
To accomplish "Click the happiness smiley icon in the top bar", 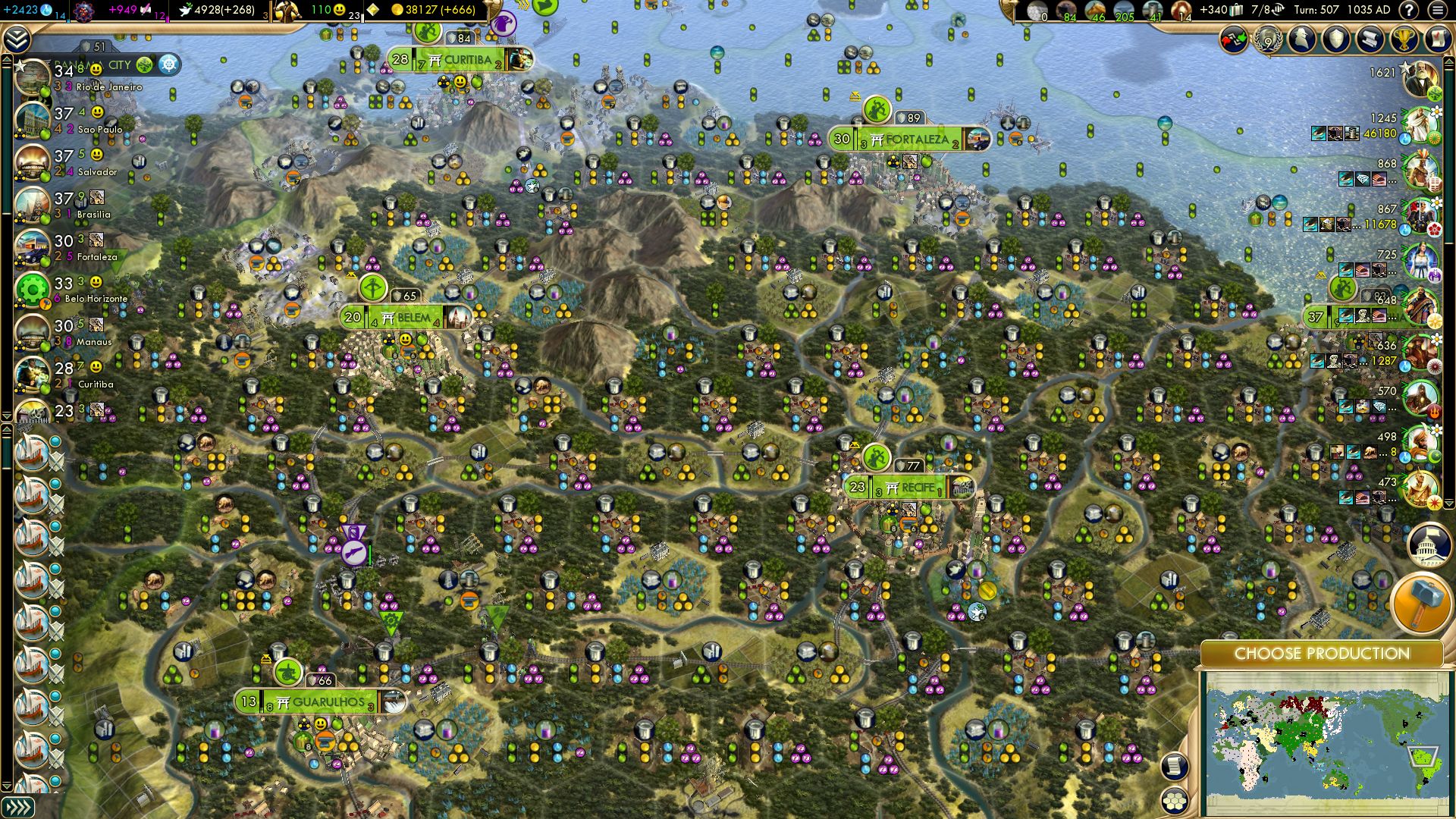I will [338, 9].
